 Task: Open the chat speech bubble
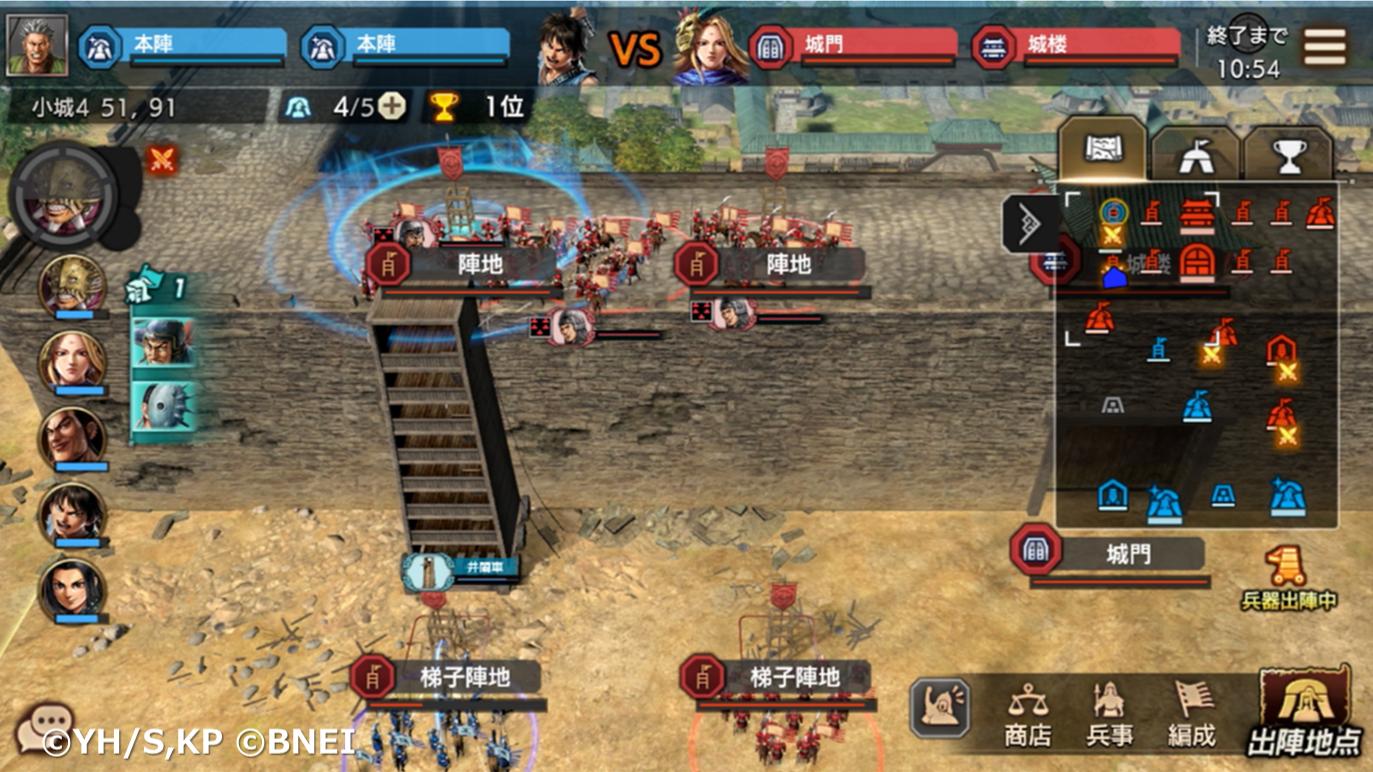pos(43,726)
